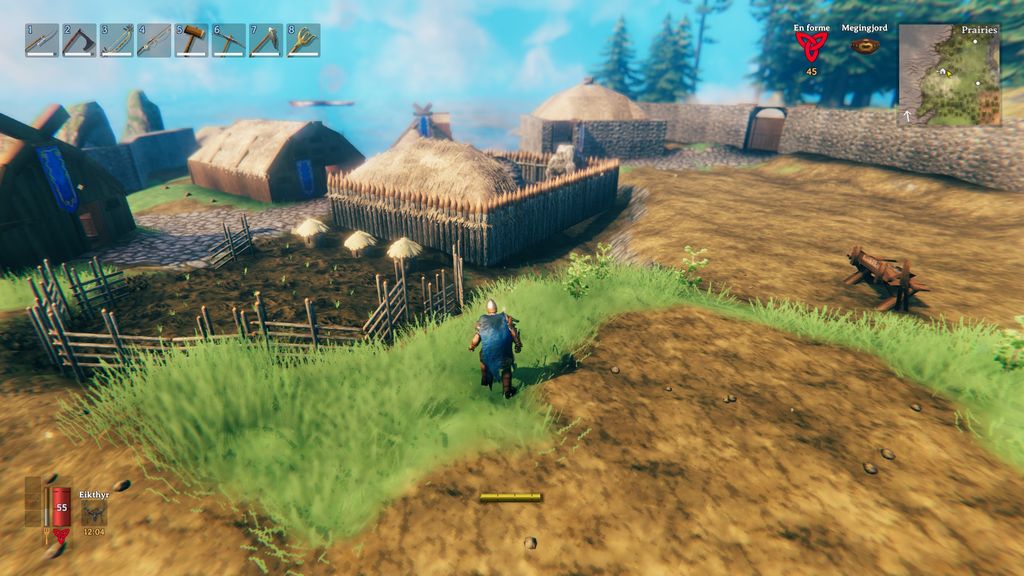Equip the axe in hotbar slot 2

[79, 40]
